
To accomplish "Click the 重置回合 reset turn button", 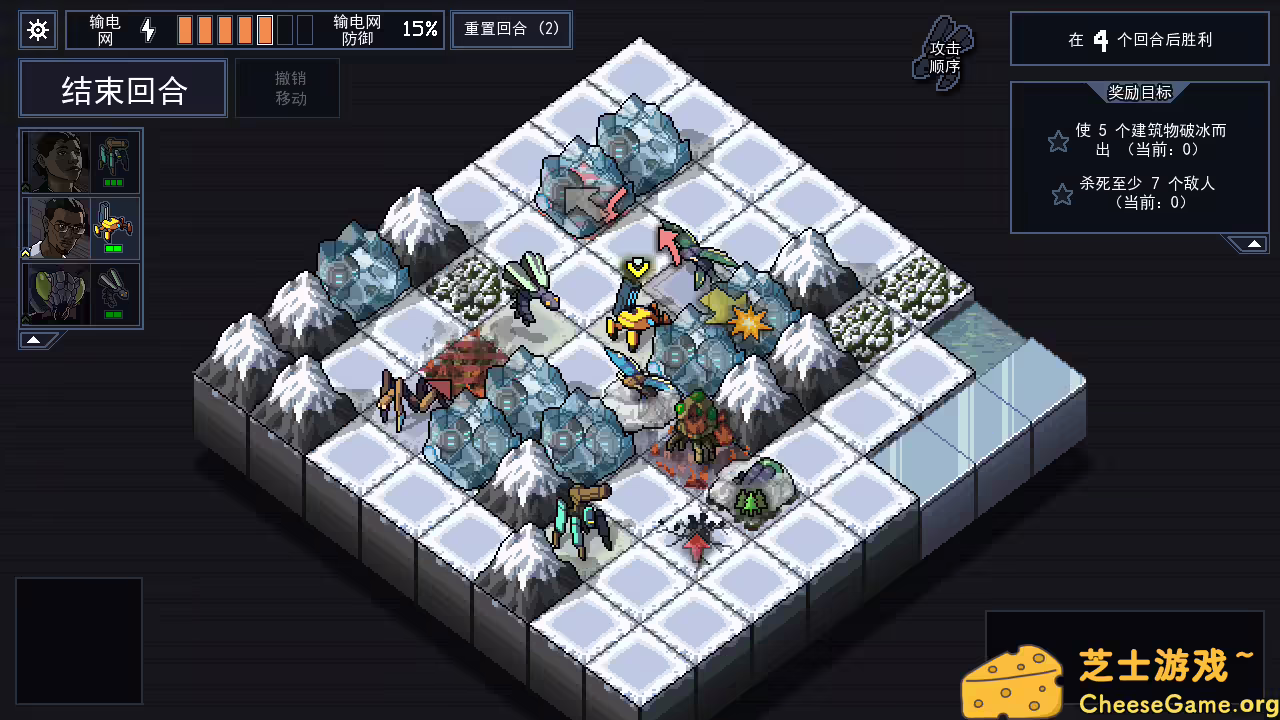I will [510, 29].
